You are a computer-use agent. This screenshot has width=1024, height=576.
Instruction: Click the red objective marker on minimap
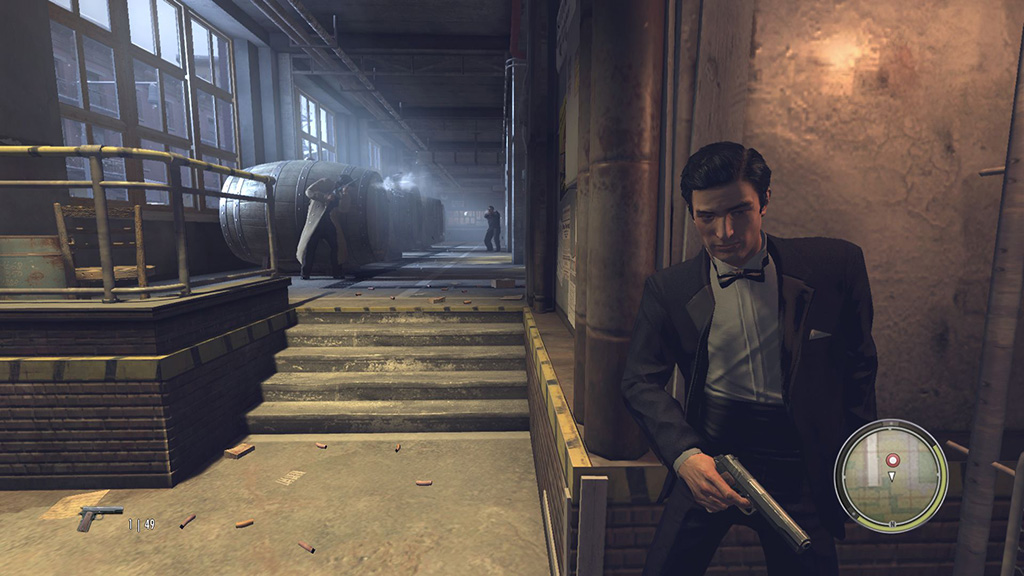[x=893, y=460]
